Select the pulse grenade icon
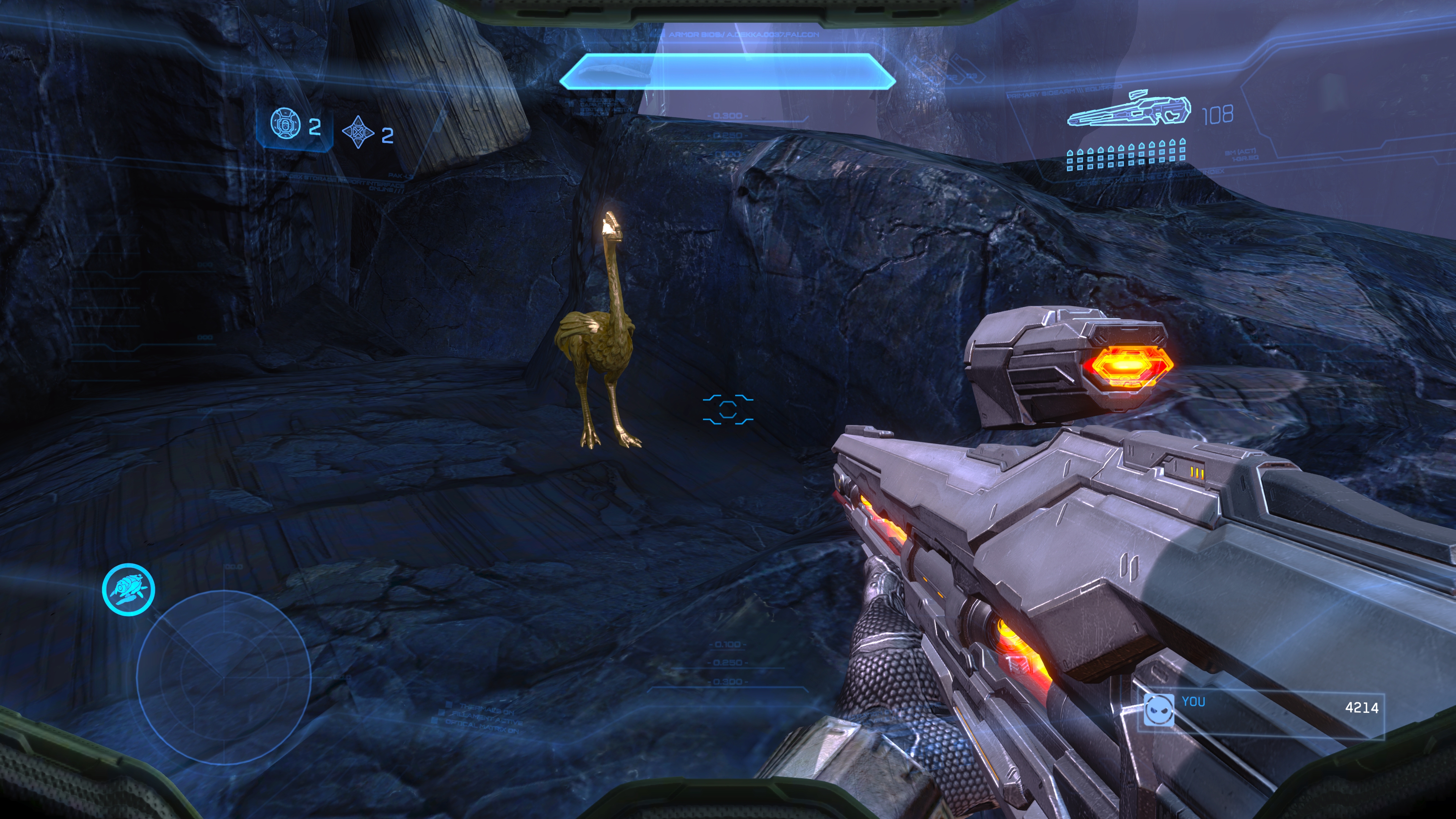Viewport: 1456px width, 819px height. (x=358, y=132)
